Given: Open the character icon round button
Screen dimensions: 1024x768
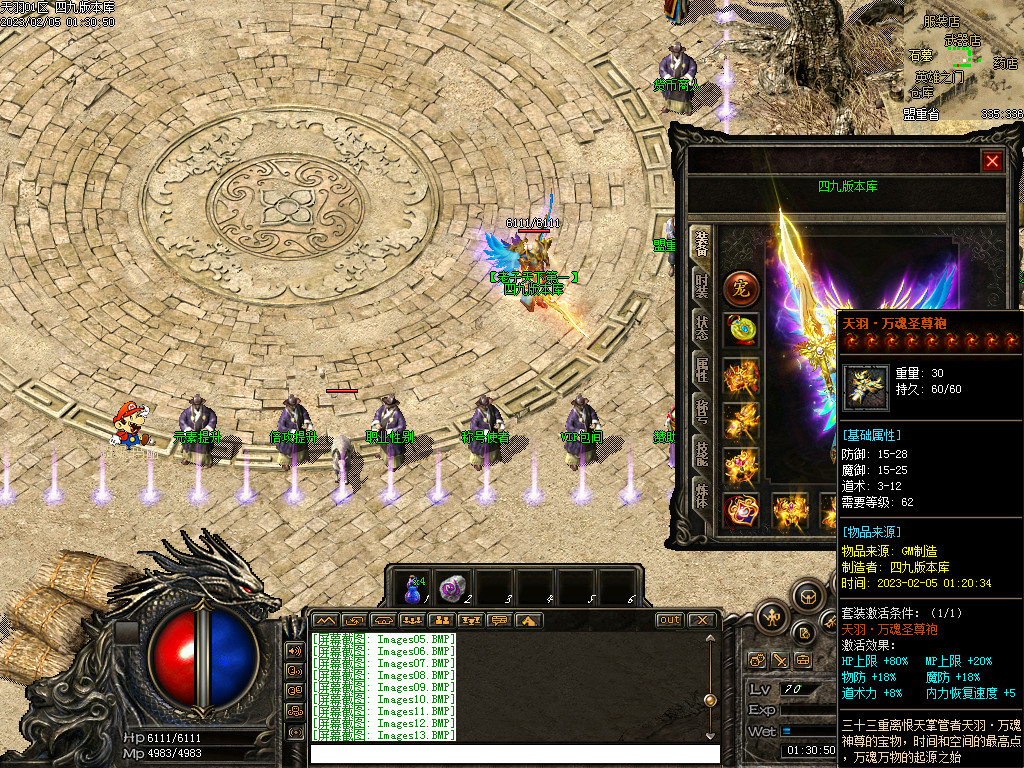Looking at the screenshot, I should 773,617.
